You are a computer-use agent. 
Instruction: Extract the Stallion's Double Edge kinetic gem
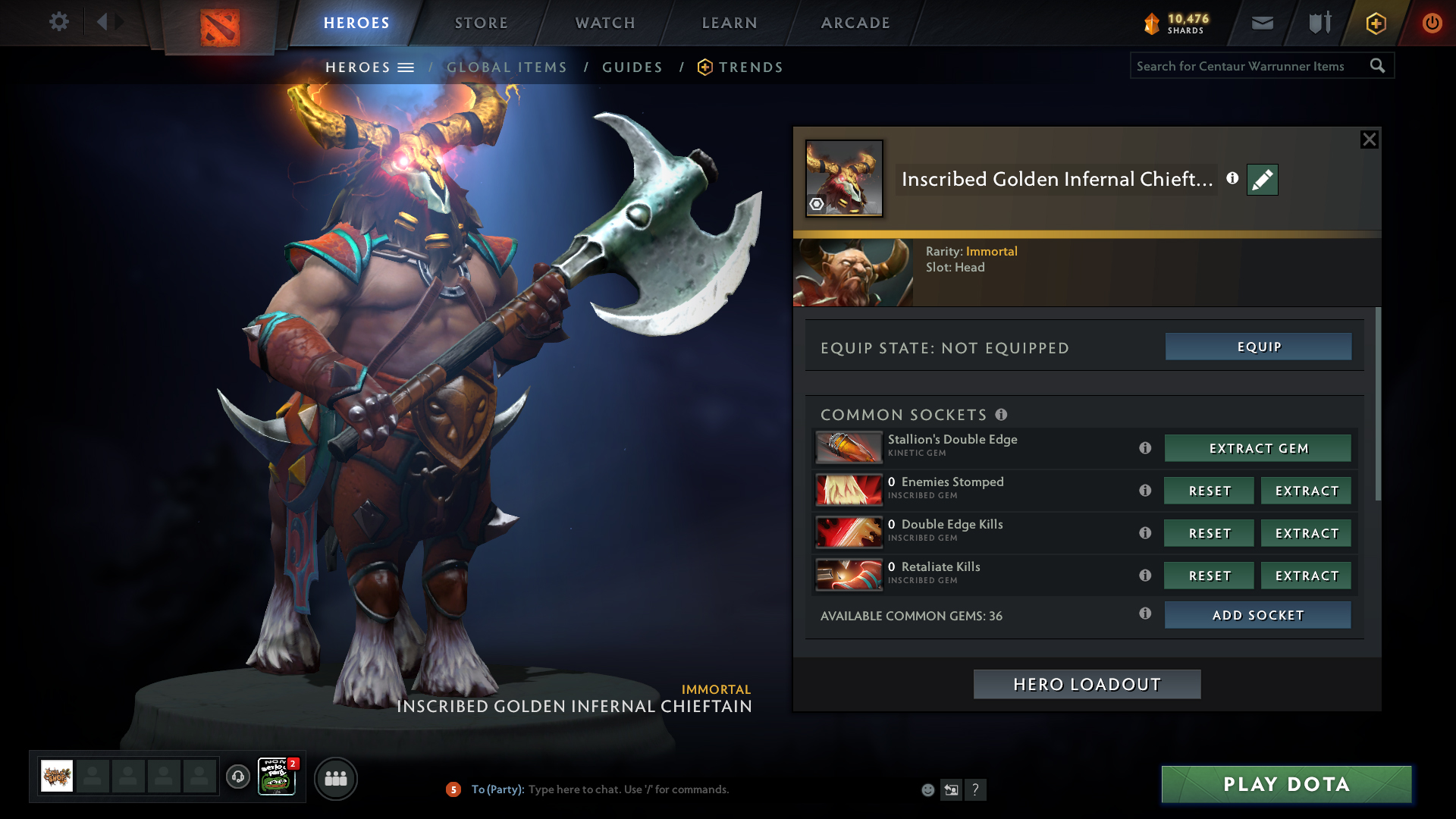point(1258,448)
